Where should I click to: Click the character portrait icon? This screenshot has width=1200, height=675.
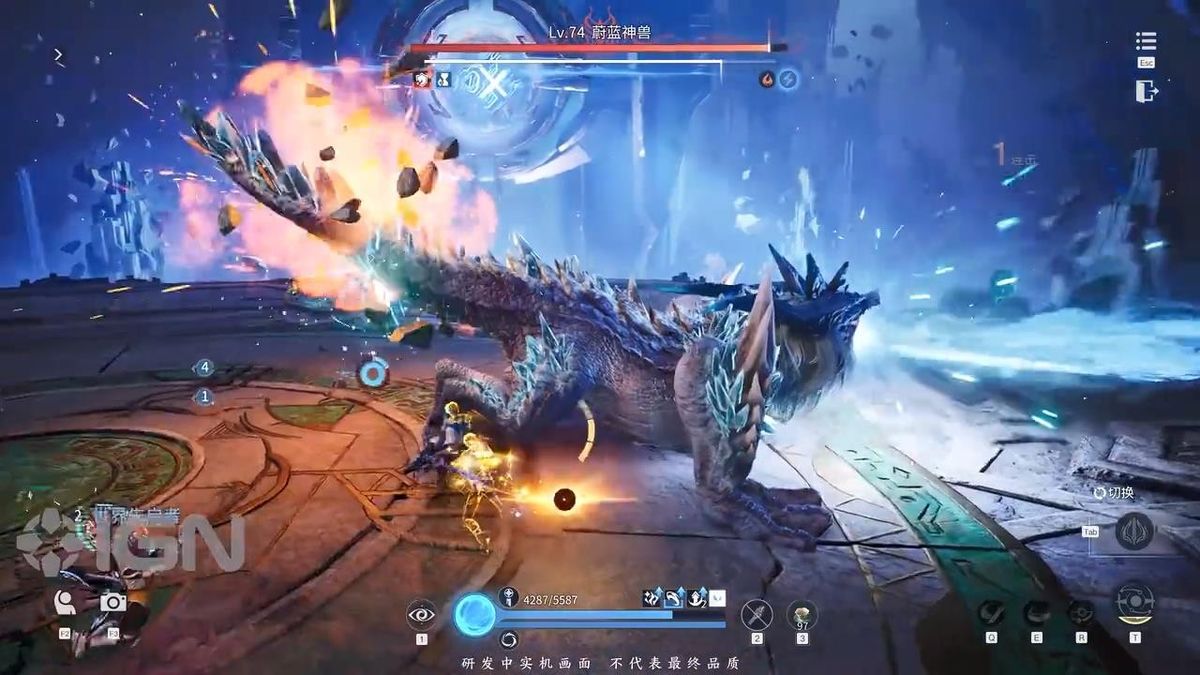click(x=65, y=601)
